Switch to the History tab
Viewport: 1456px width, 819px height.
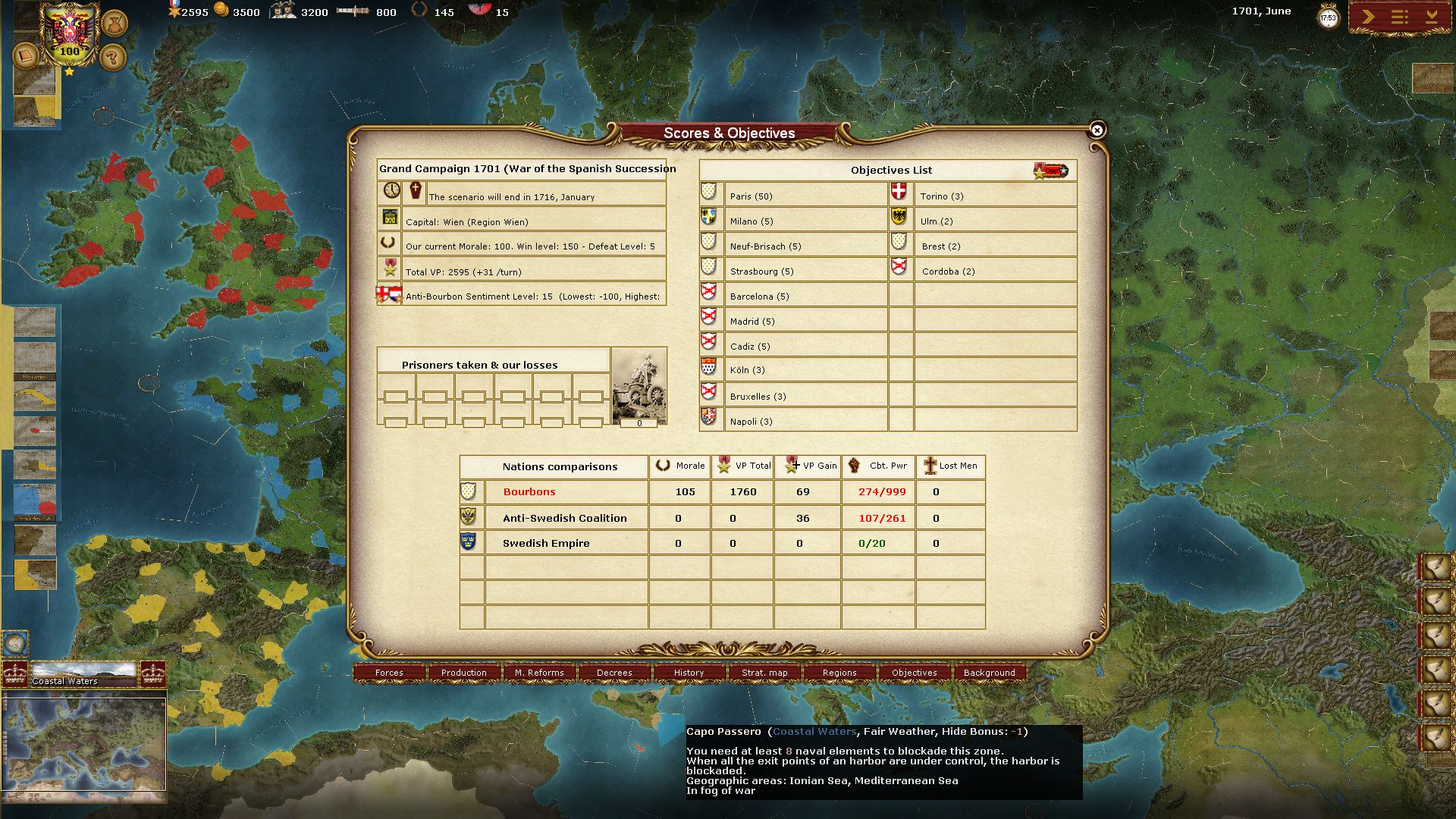pos(687,673)
